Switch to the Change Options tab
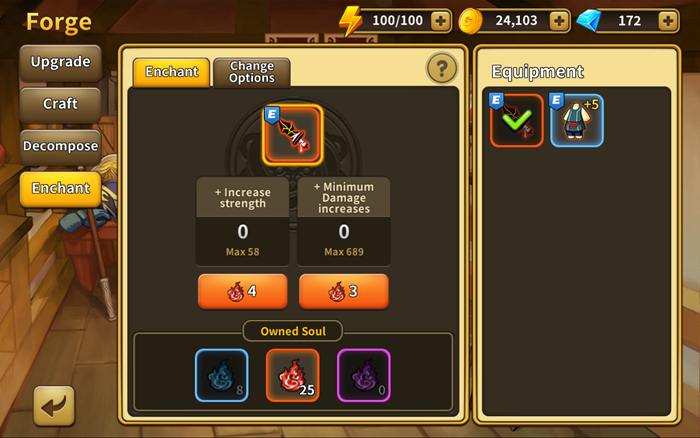Screen dimensions: 700x438 [251, 71]
